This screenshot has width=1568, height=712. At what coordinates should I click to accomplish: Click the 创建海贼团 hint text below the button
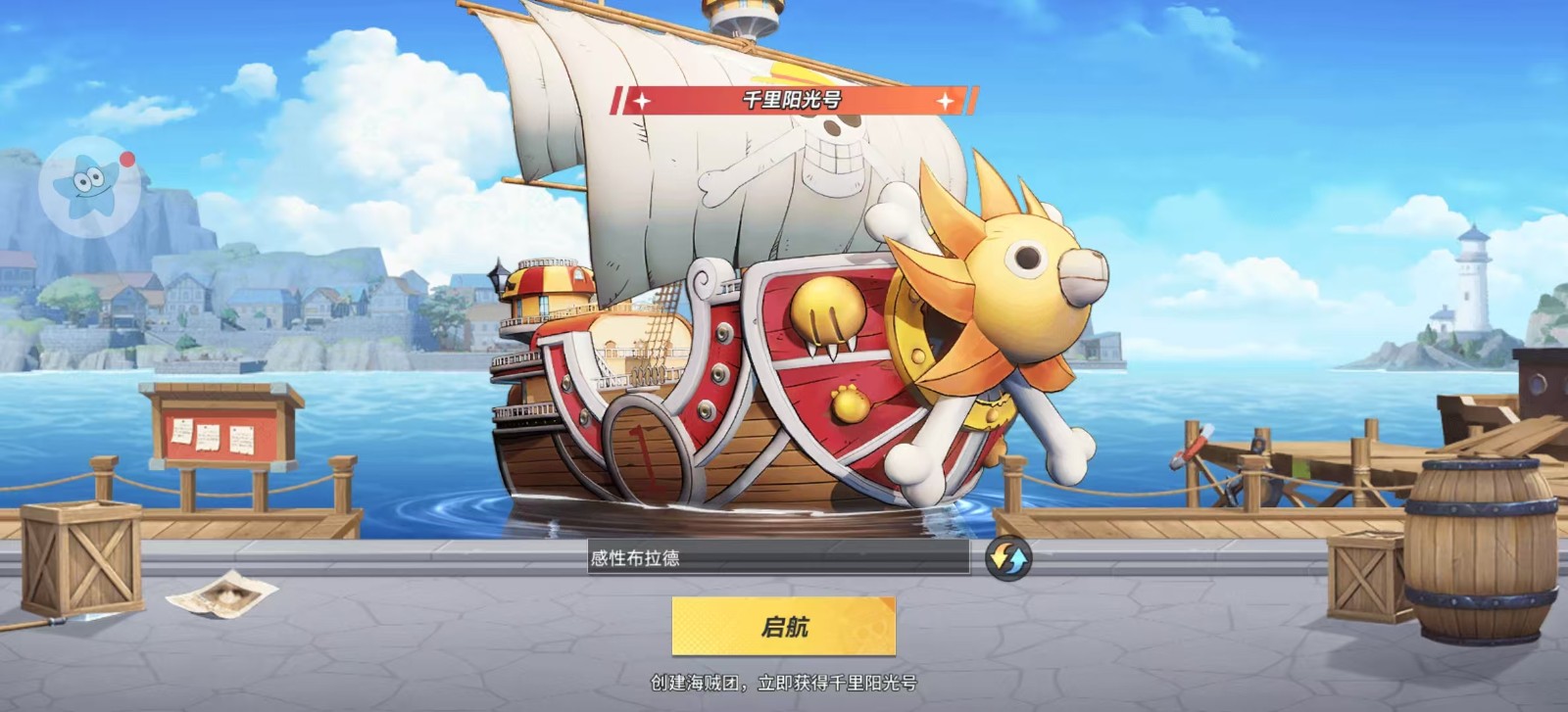pos(784,685)
